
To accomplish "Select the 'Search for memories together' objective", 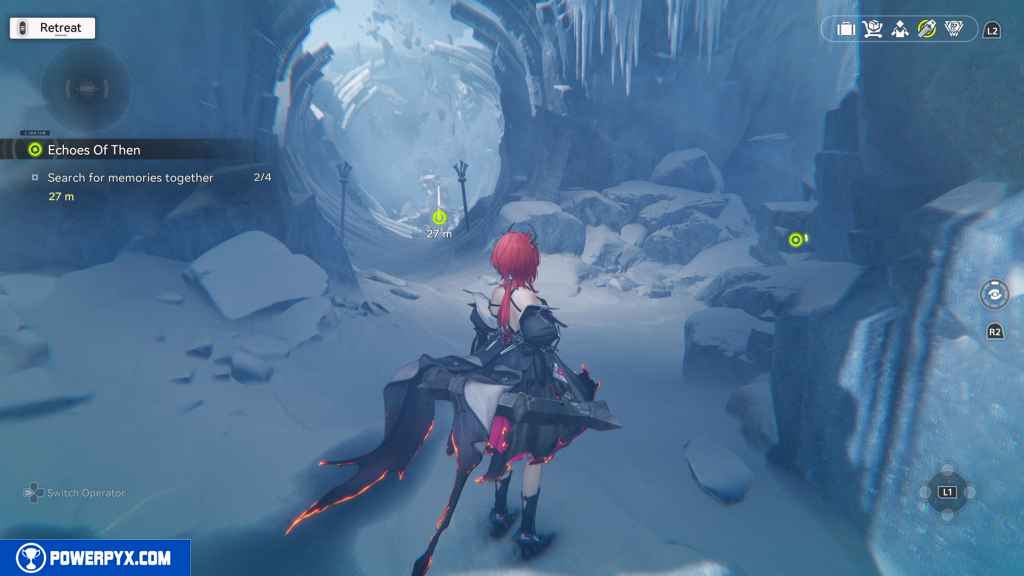I will [130, 178].
